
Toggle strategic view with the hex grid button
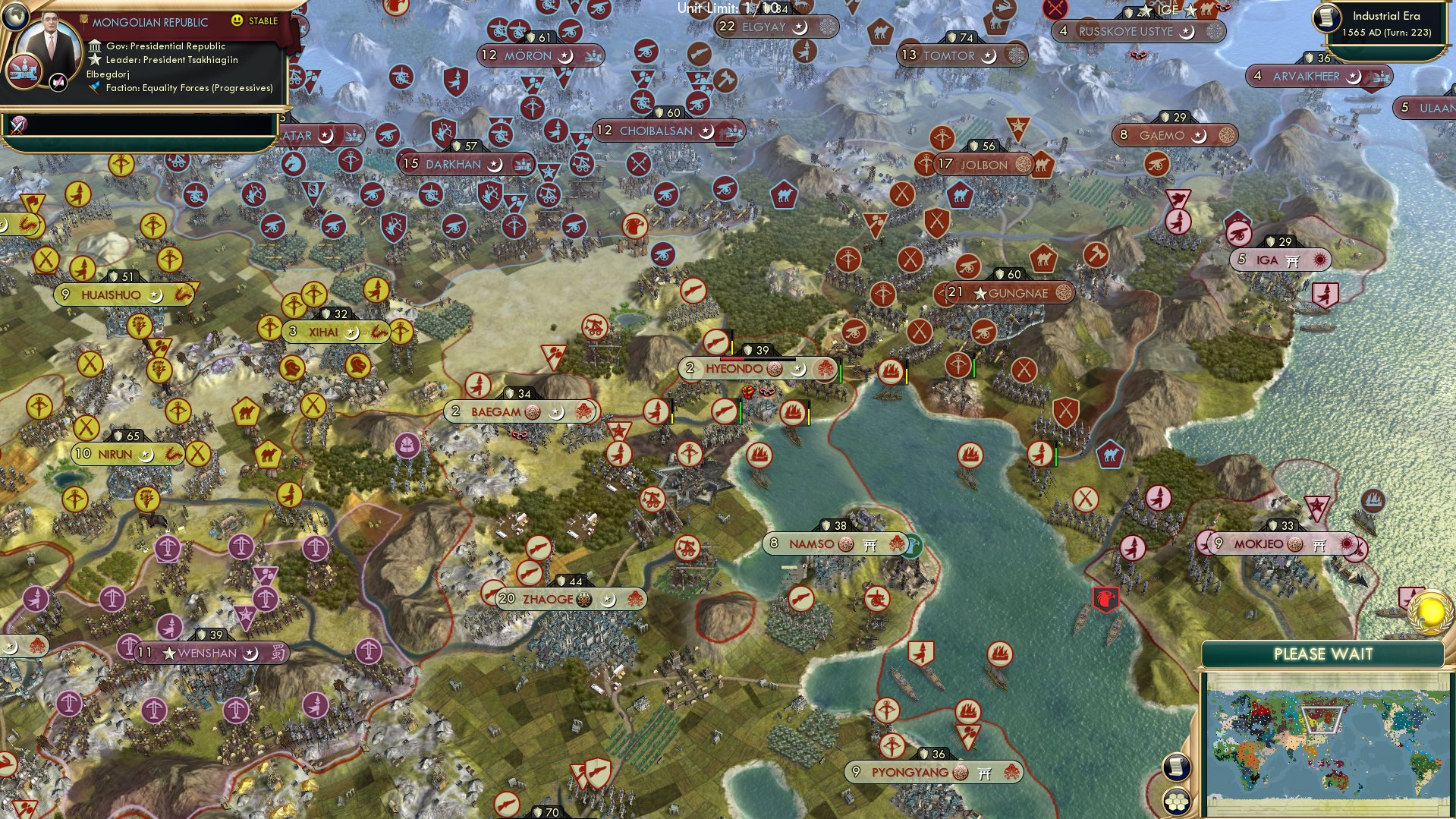(1177, 802)
